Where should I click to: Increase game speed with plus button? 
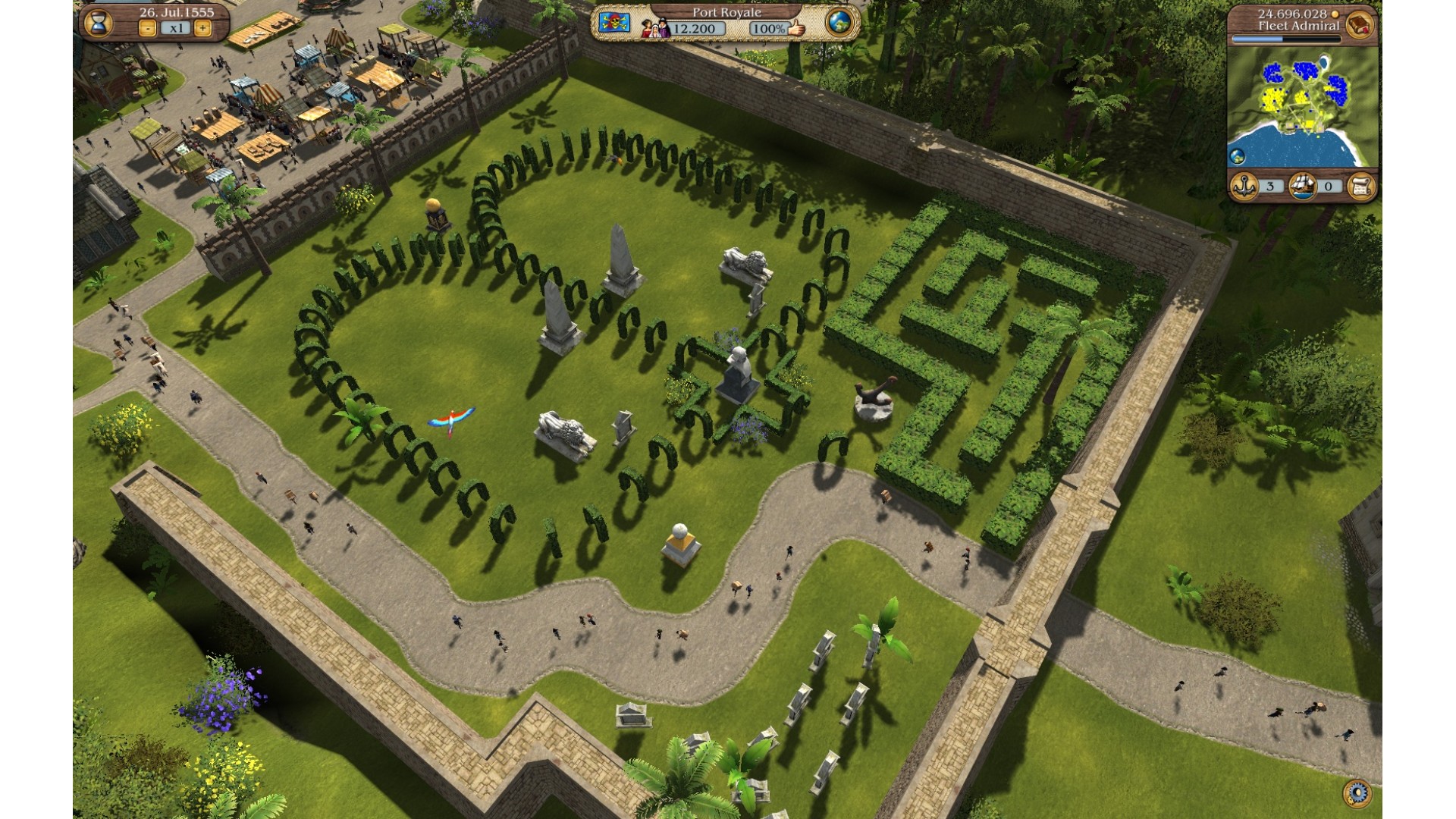click(x=202, y=29)
